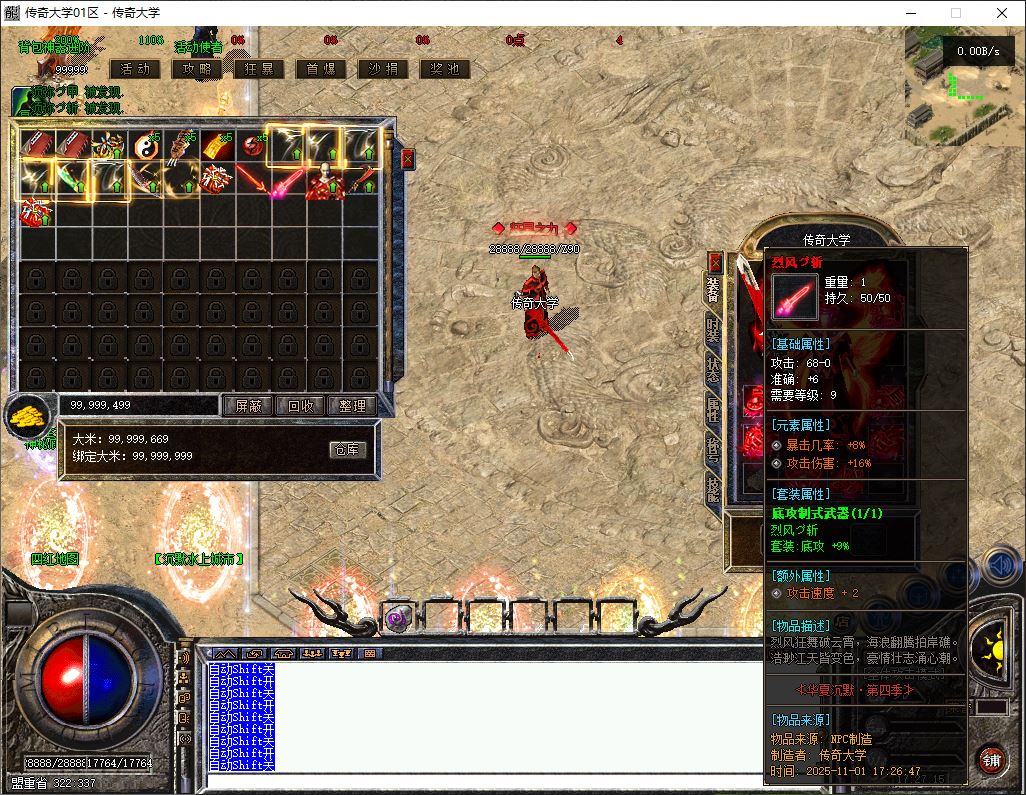Click the 狂暴 button
Viewport: 1026px width, 795px height.
tap(259, 69)
